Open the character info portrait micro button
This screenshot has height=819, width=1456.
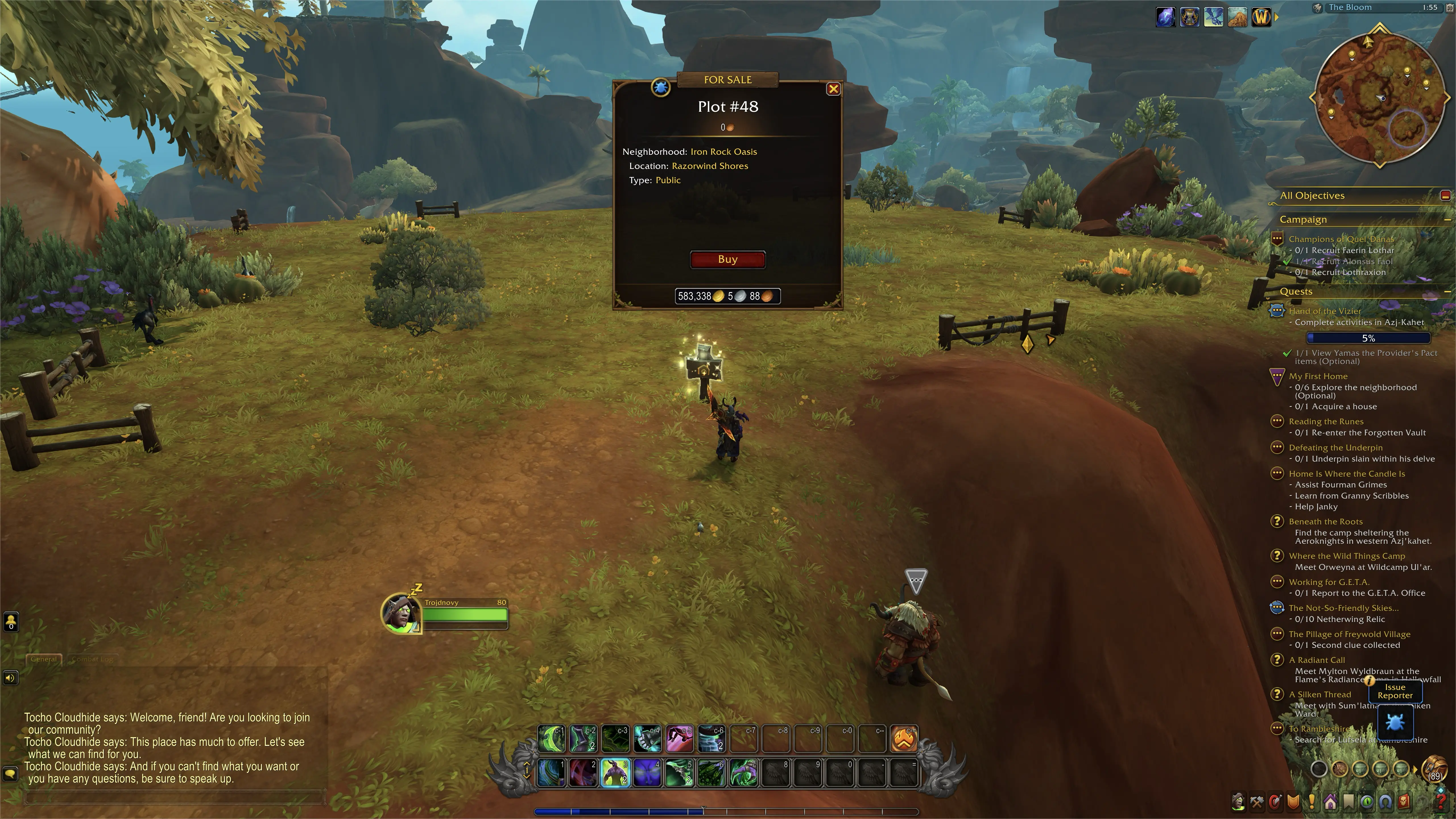pos(1238,801)
